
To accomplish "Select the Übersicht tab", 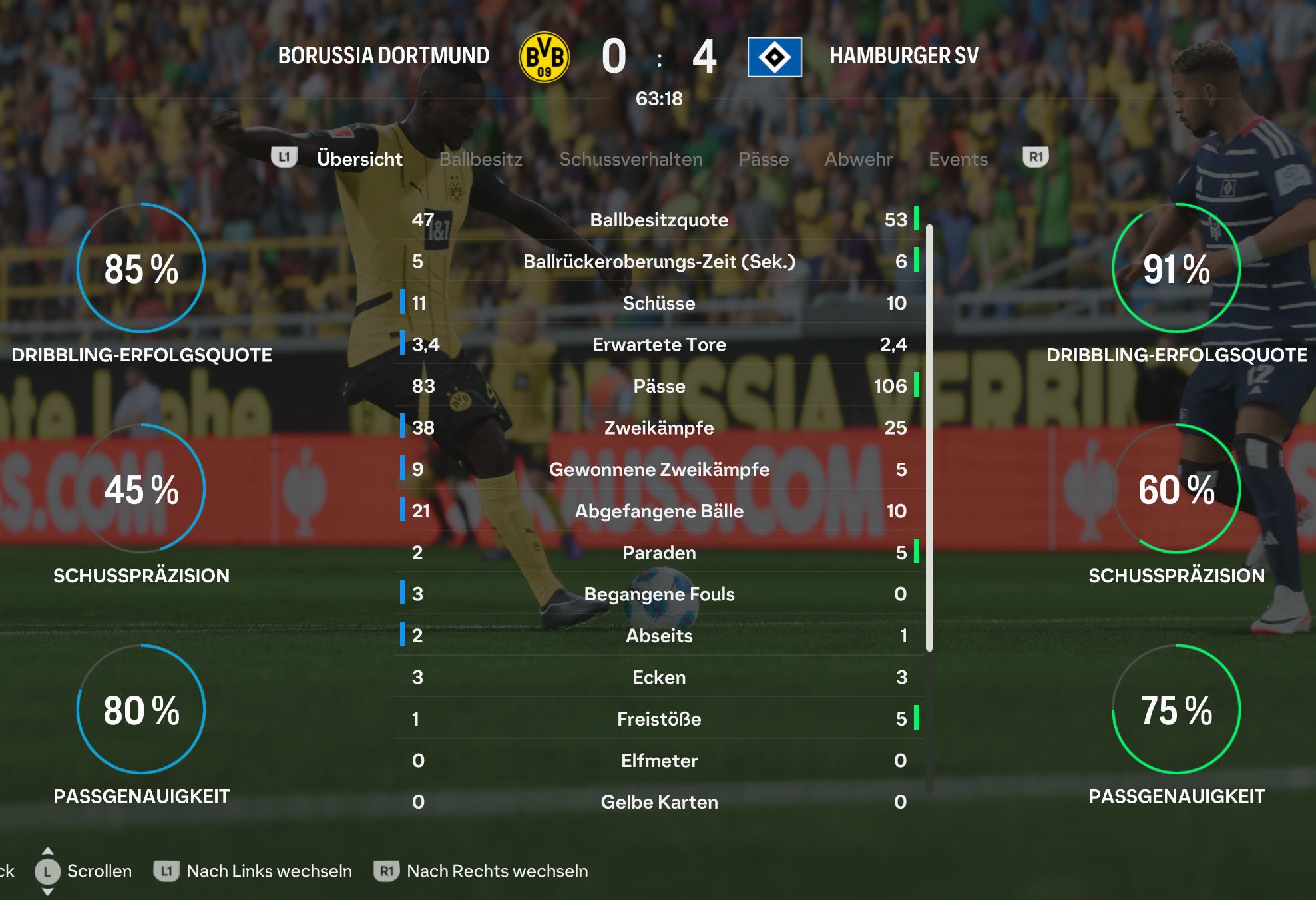I will [x=359, y=160].
